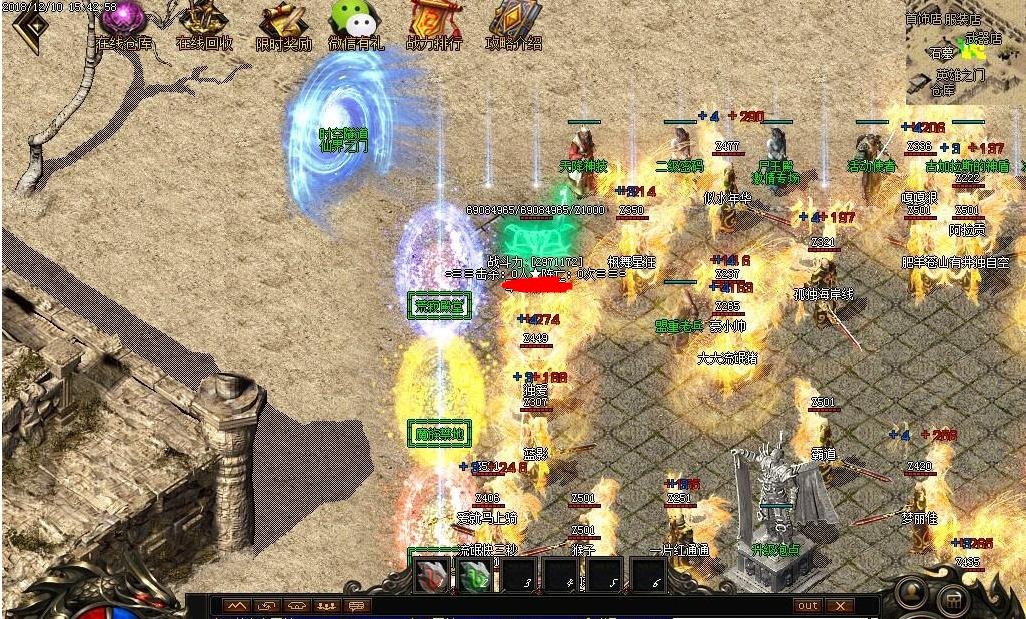
Task: Click the peaked-line chat bar button
Action: [x=237, y=606]
